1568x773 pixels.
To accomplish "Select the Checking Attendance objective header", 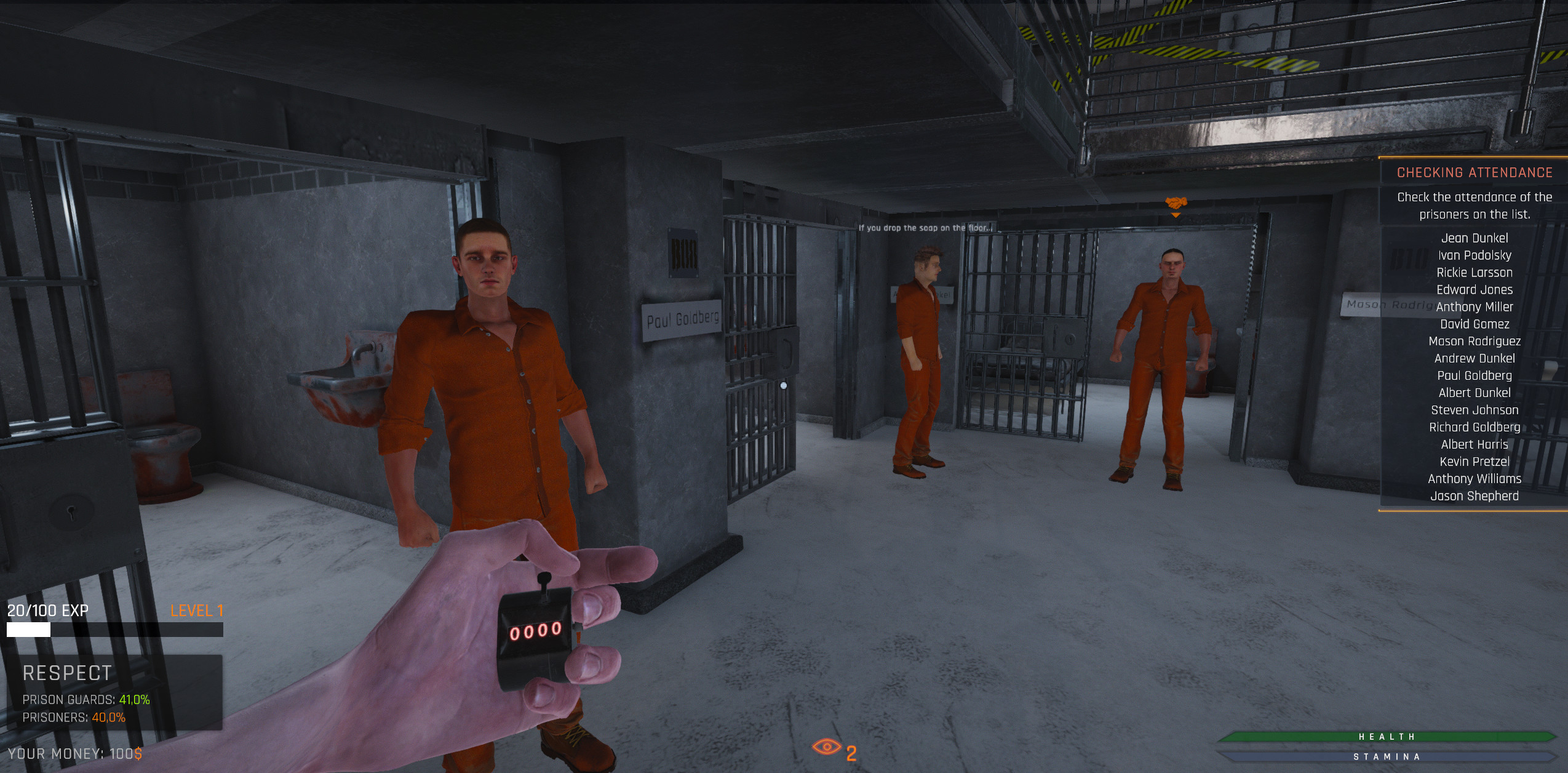I will [x=1474, y=172].
